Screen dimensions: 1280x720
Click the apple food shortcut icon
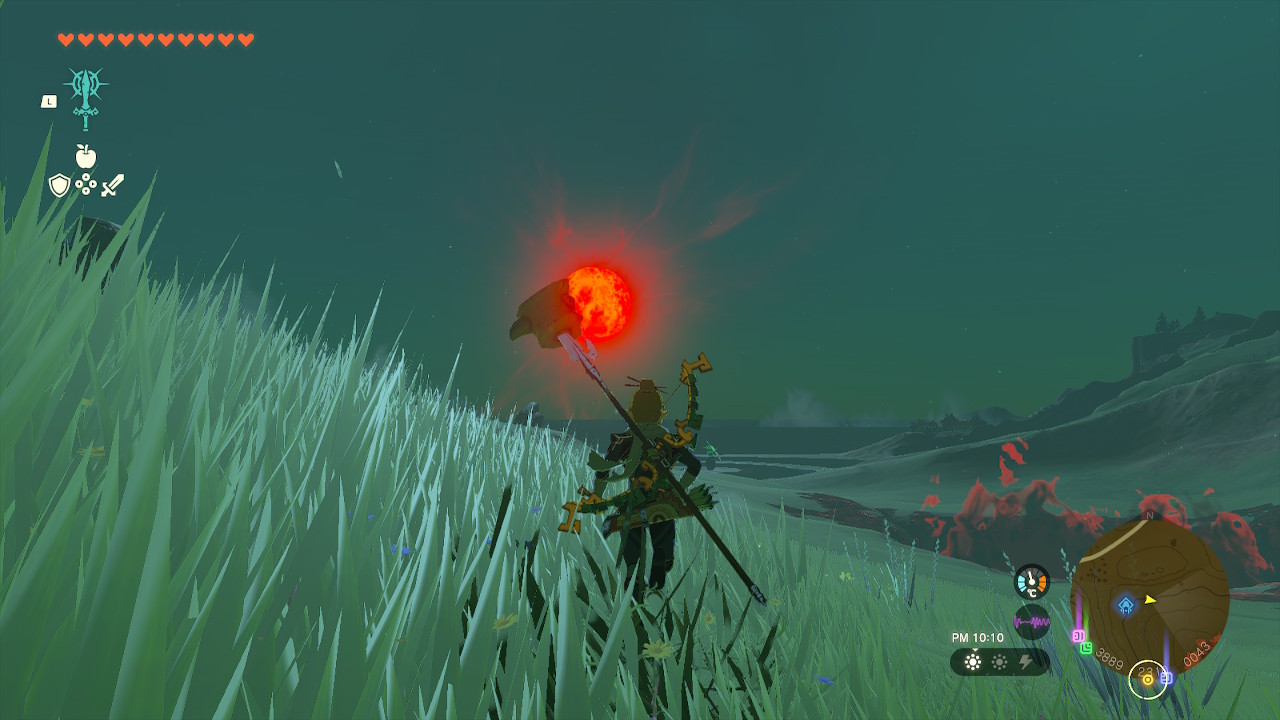(x=86, y=156)
